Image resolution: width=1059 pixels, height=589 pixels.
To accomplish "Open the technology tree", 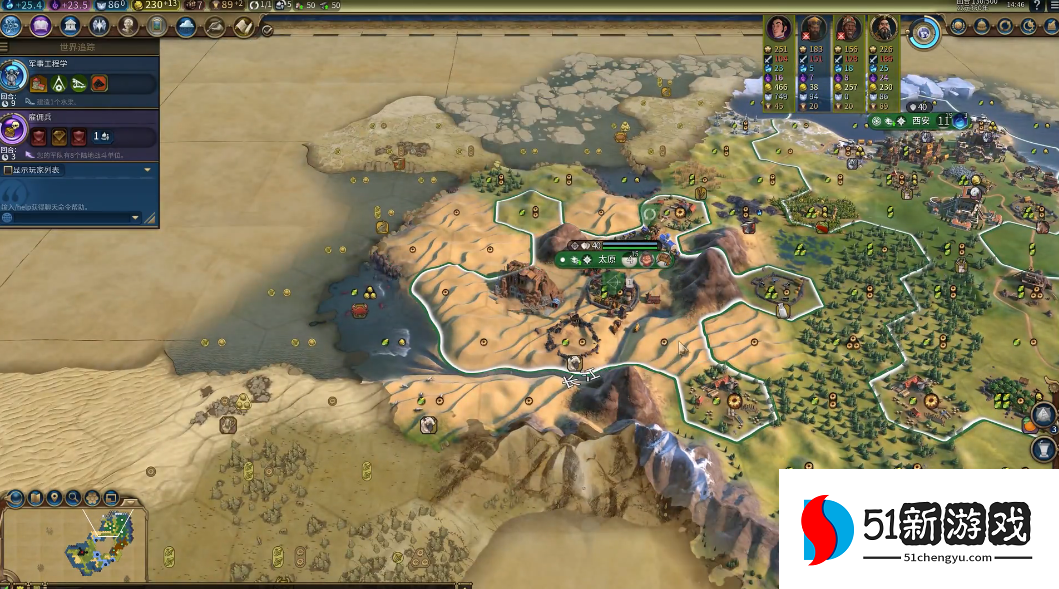I will pos(13,25).
